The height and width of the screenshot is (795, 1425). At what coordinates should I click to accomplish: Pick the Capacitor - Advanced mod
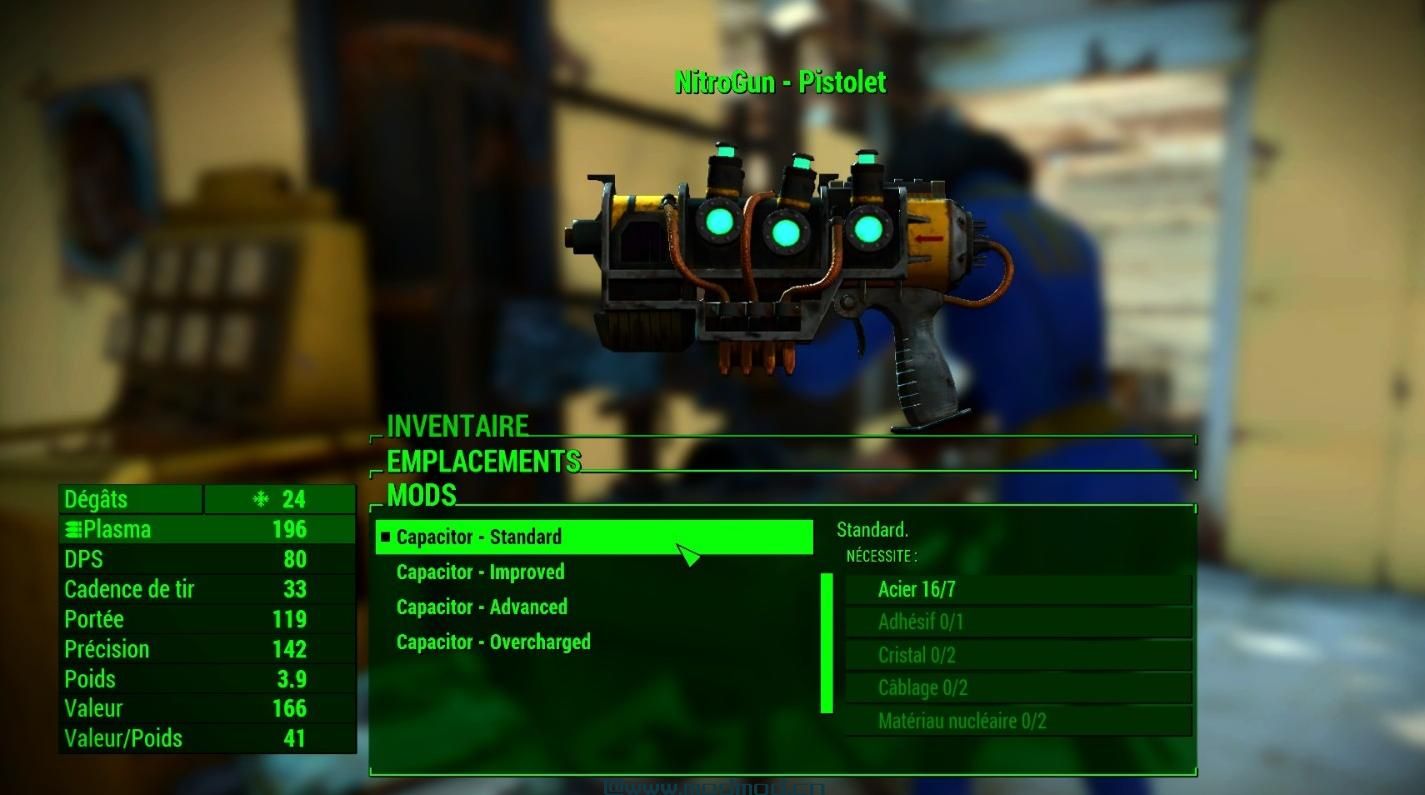pyautogui.click(x=481, y=607)
